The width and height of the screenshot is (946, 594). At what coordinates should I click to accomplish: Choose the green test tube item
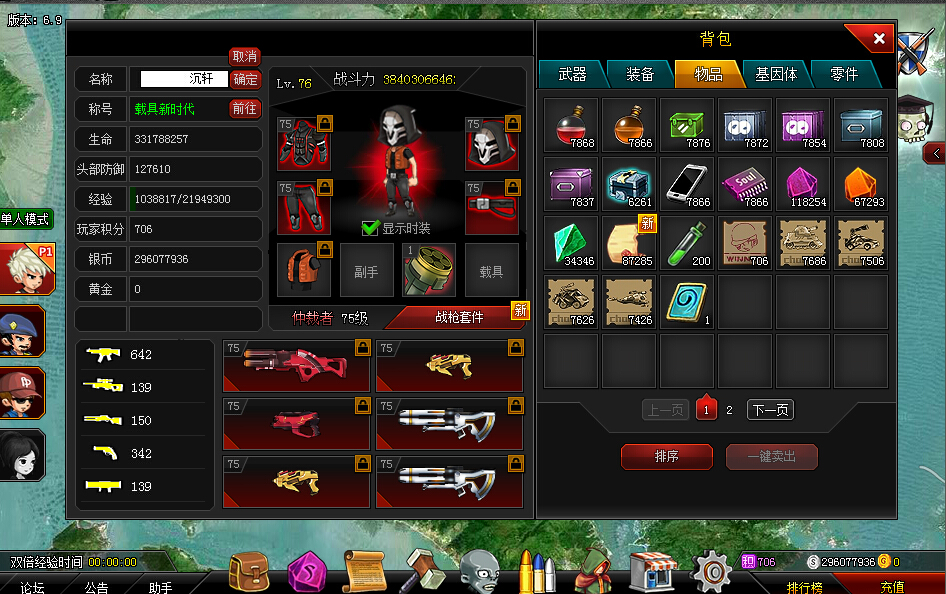[687, 243]
